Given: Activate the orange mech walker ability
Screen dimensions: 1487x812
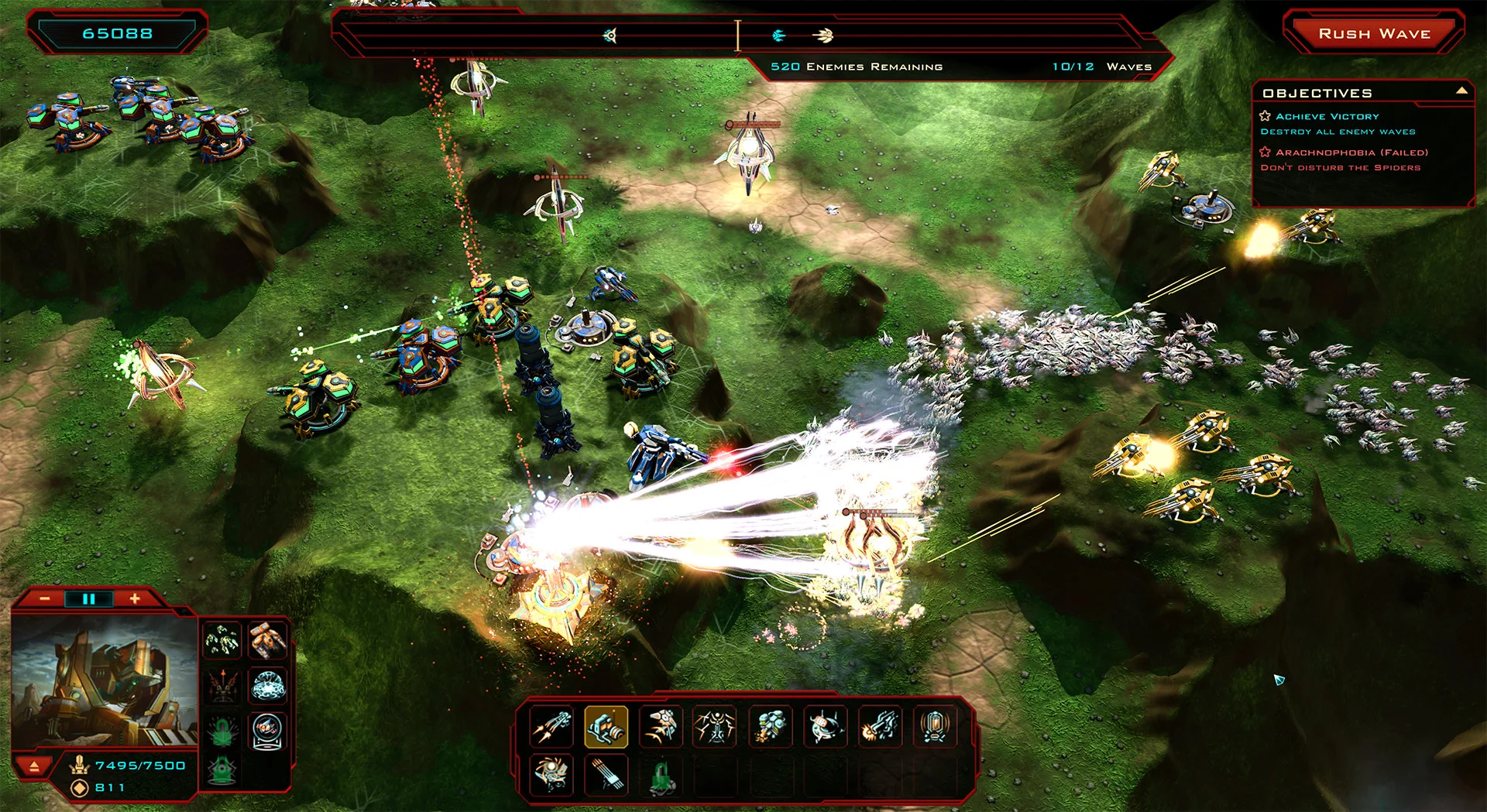Looking at the screenshot, I should [x=268, y=640].
